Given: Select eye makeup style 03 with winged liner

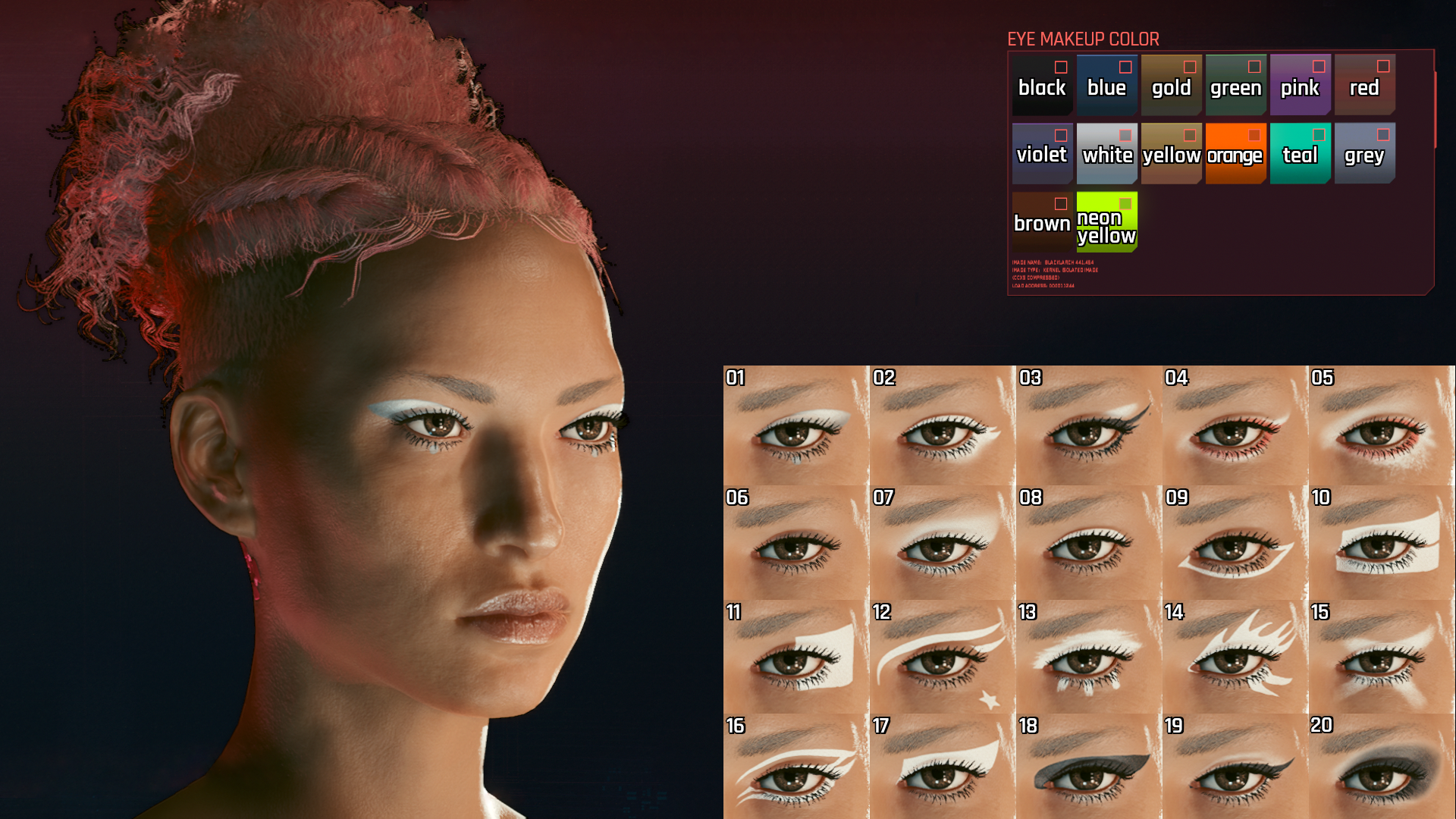Looking at the screenshot, I should 1087,426.
